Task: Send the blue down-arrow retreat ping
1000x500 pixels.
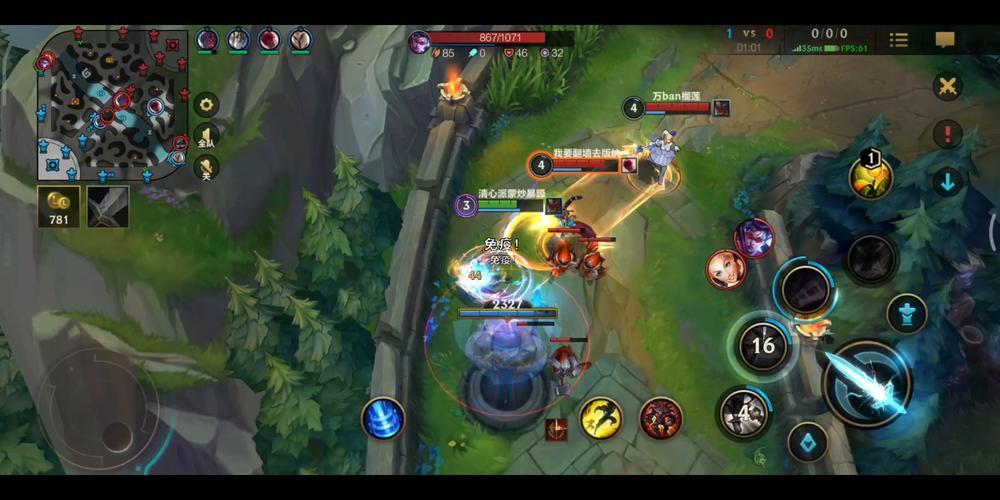Action: 947,181
